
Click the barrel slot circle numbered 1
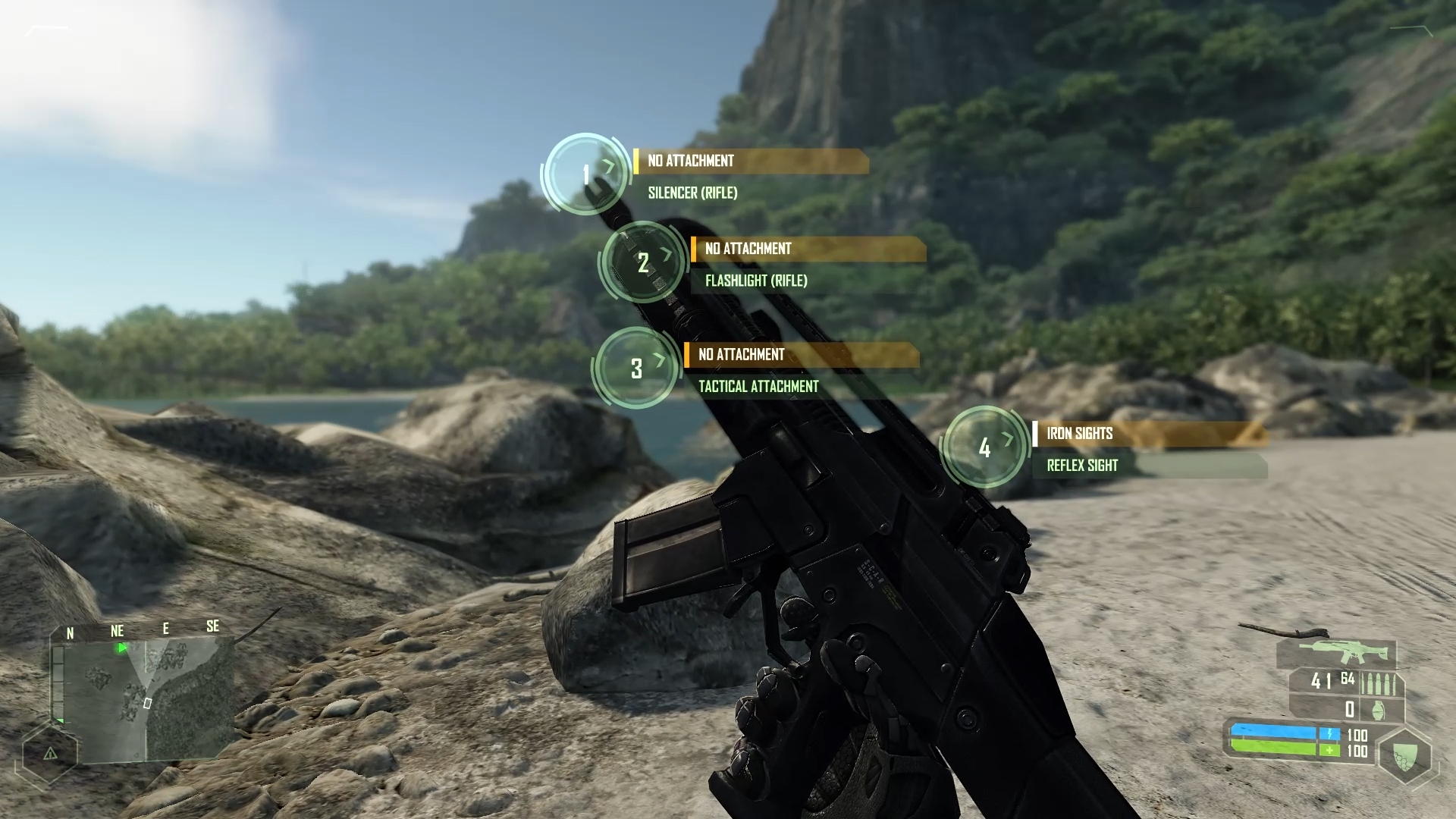pos(585,174)
